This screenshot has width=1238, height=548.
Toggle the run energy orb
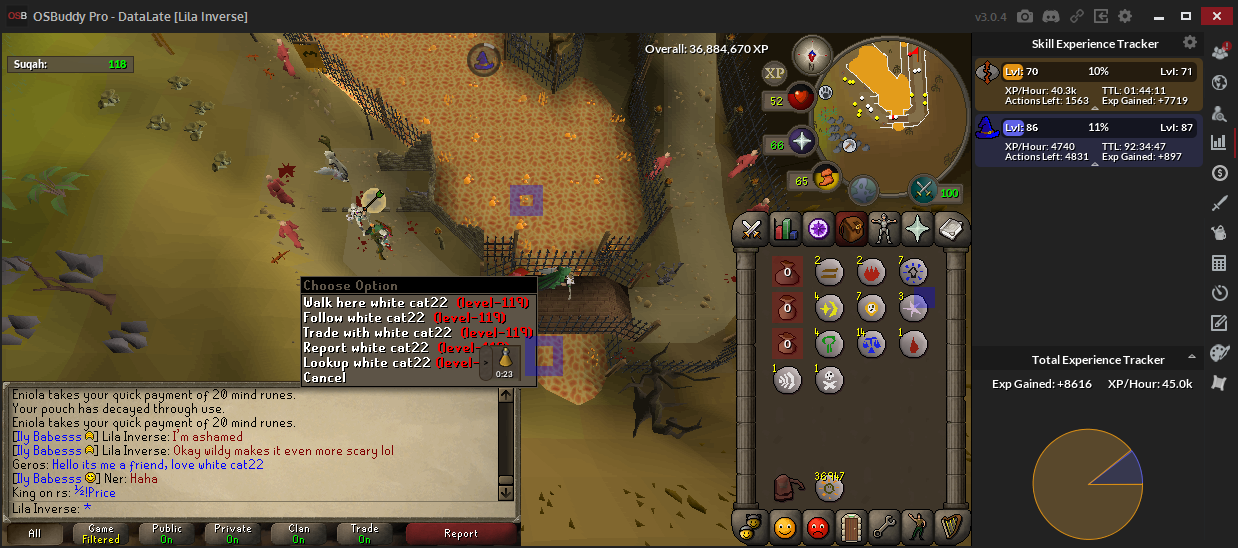[x=826, y=178]
